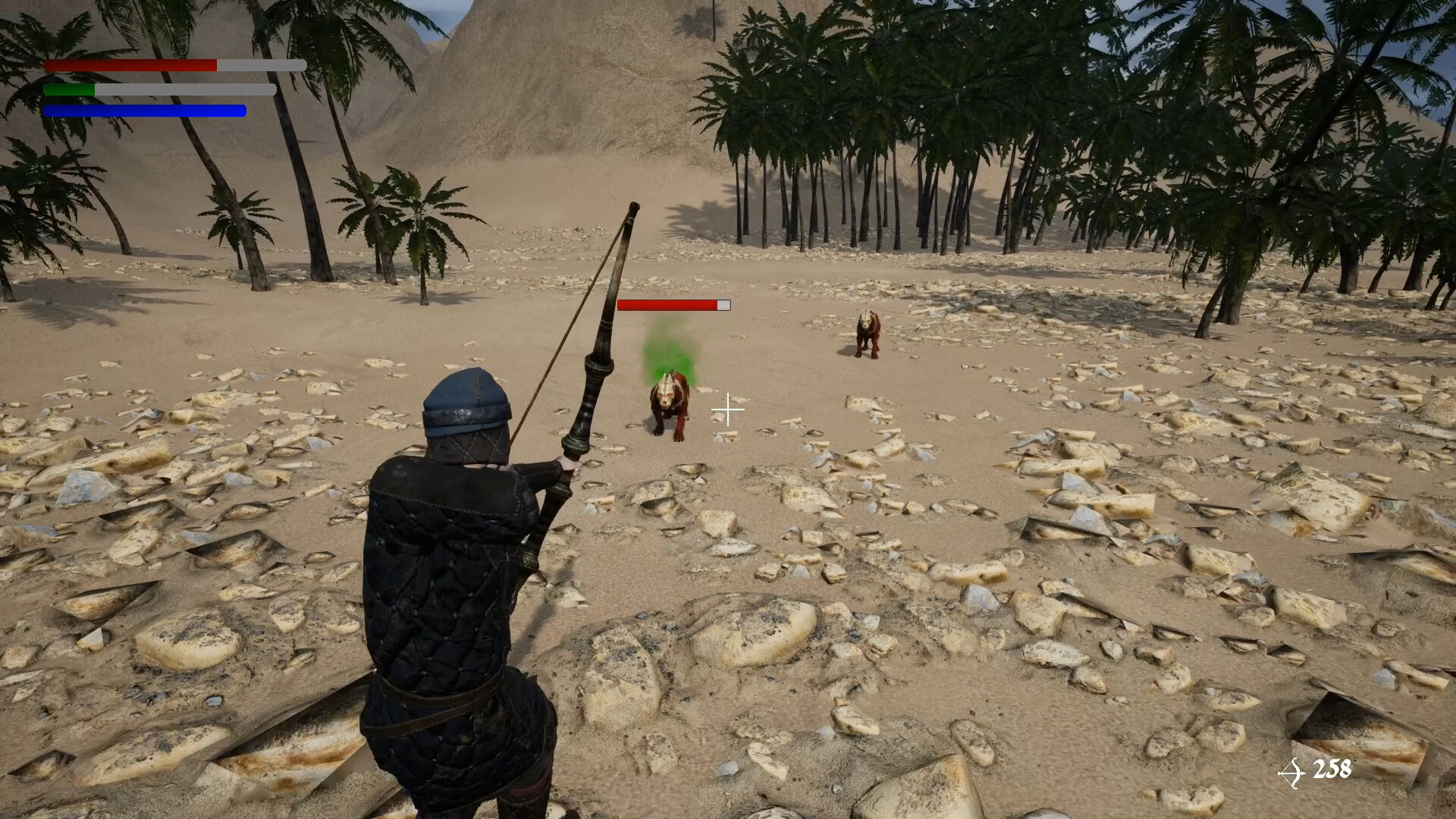Viewport: 1456px width, 819px height.
Task: Select the enemy health bar above the bear
Action: coord(667,305)
